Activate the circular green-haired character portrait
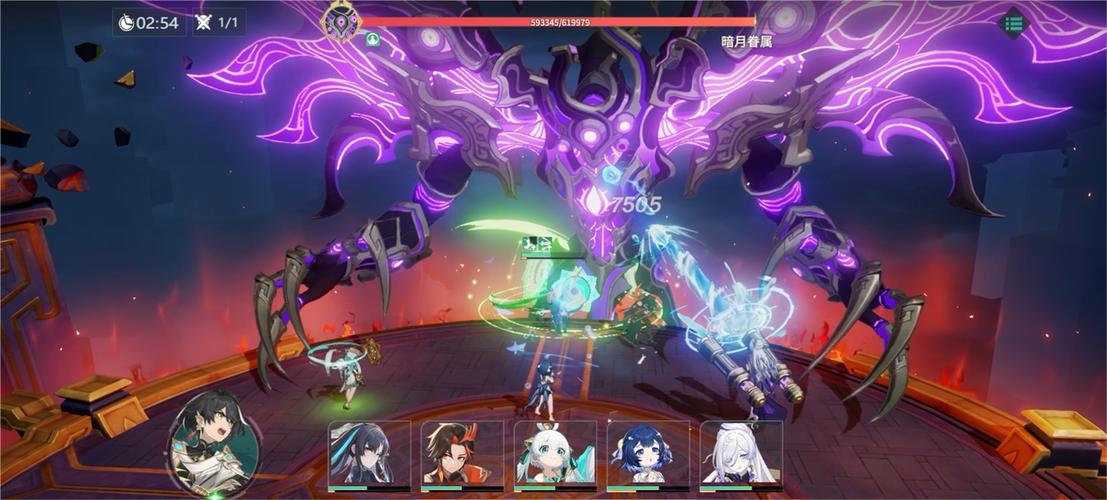The image size is (1107, 500). [x=213, y=442]
